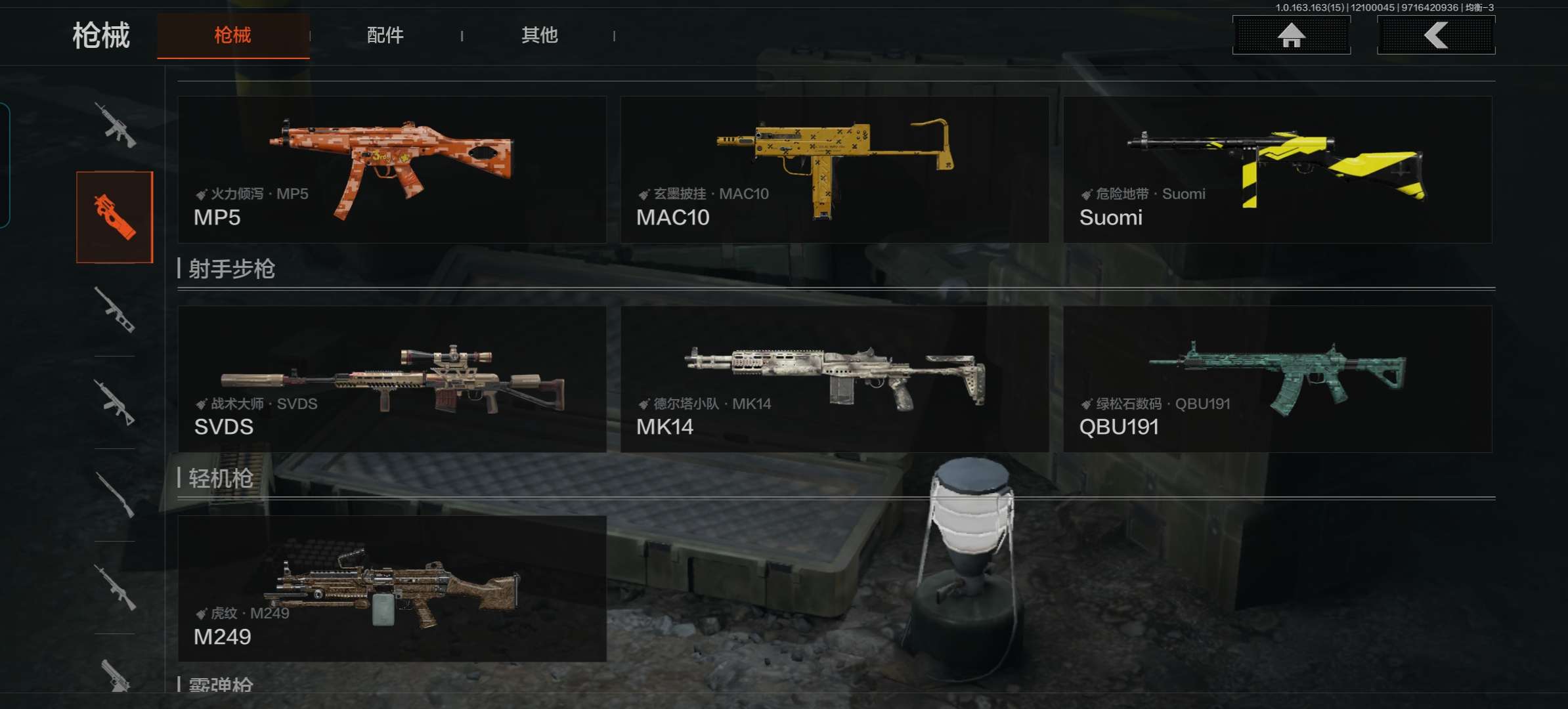
Task: Choose the MP5 weapon card
Action: point(392,169)
